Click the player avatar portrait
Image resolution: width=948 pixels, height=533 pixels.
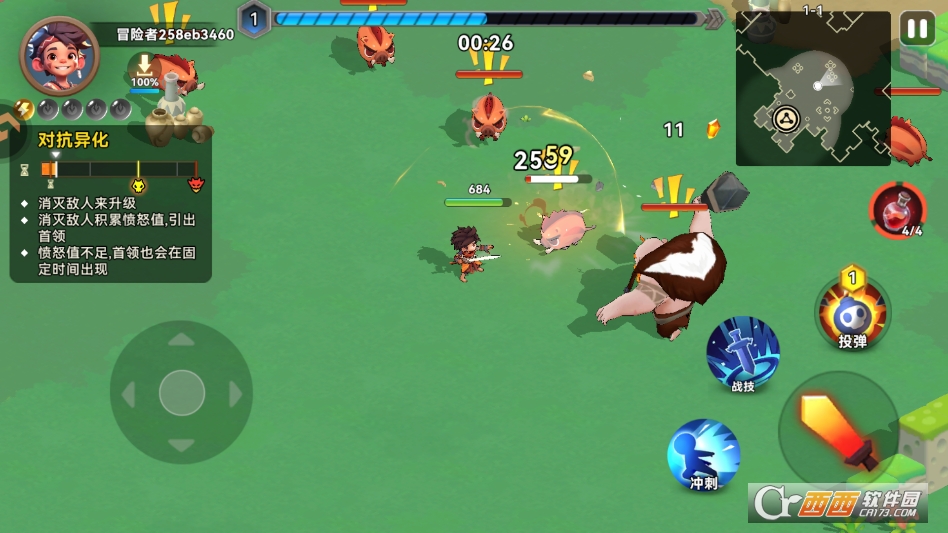pos(59,56)
